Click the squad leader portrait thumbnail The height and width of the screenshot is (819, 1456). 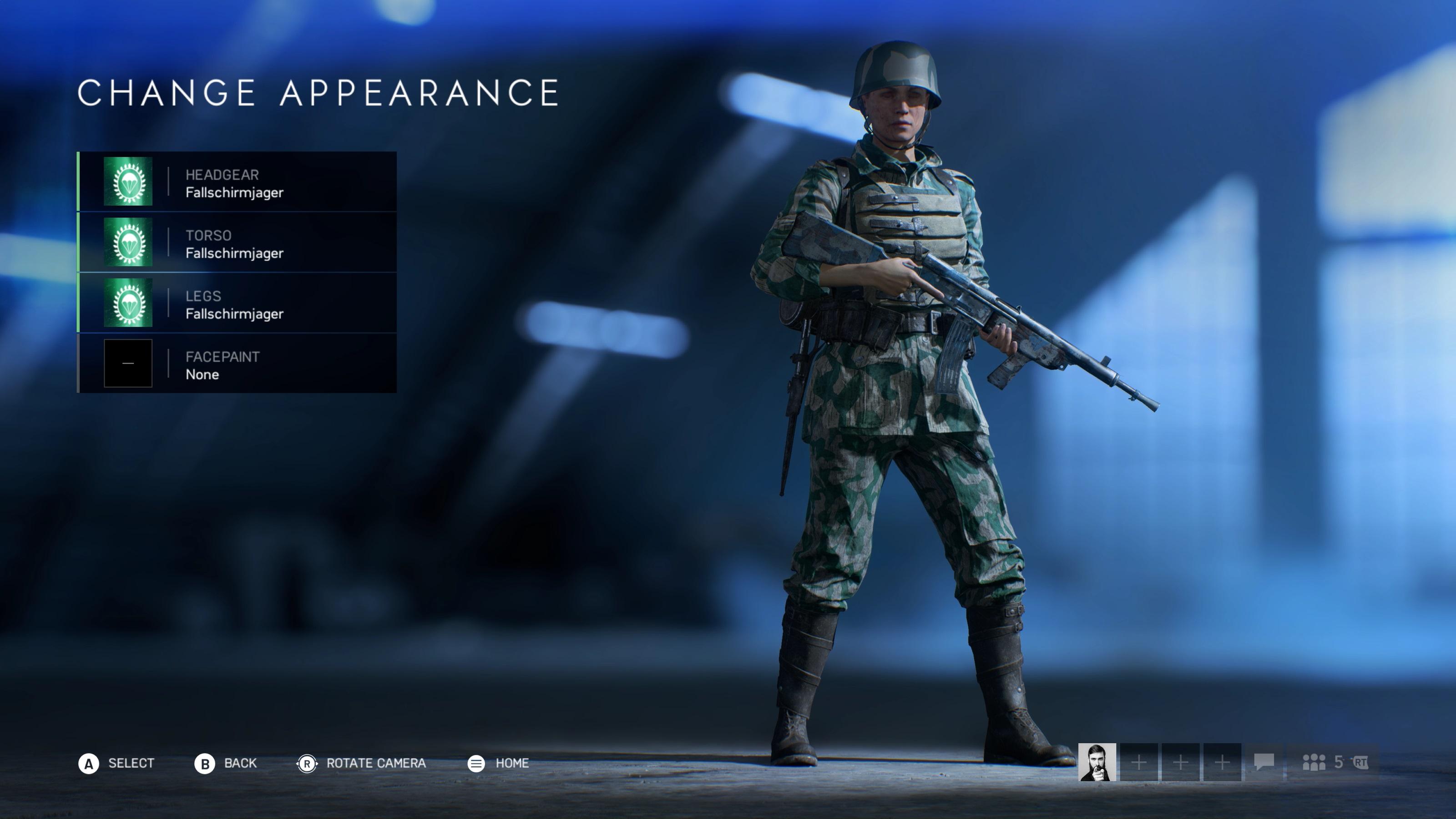(1097, 762)
